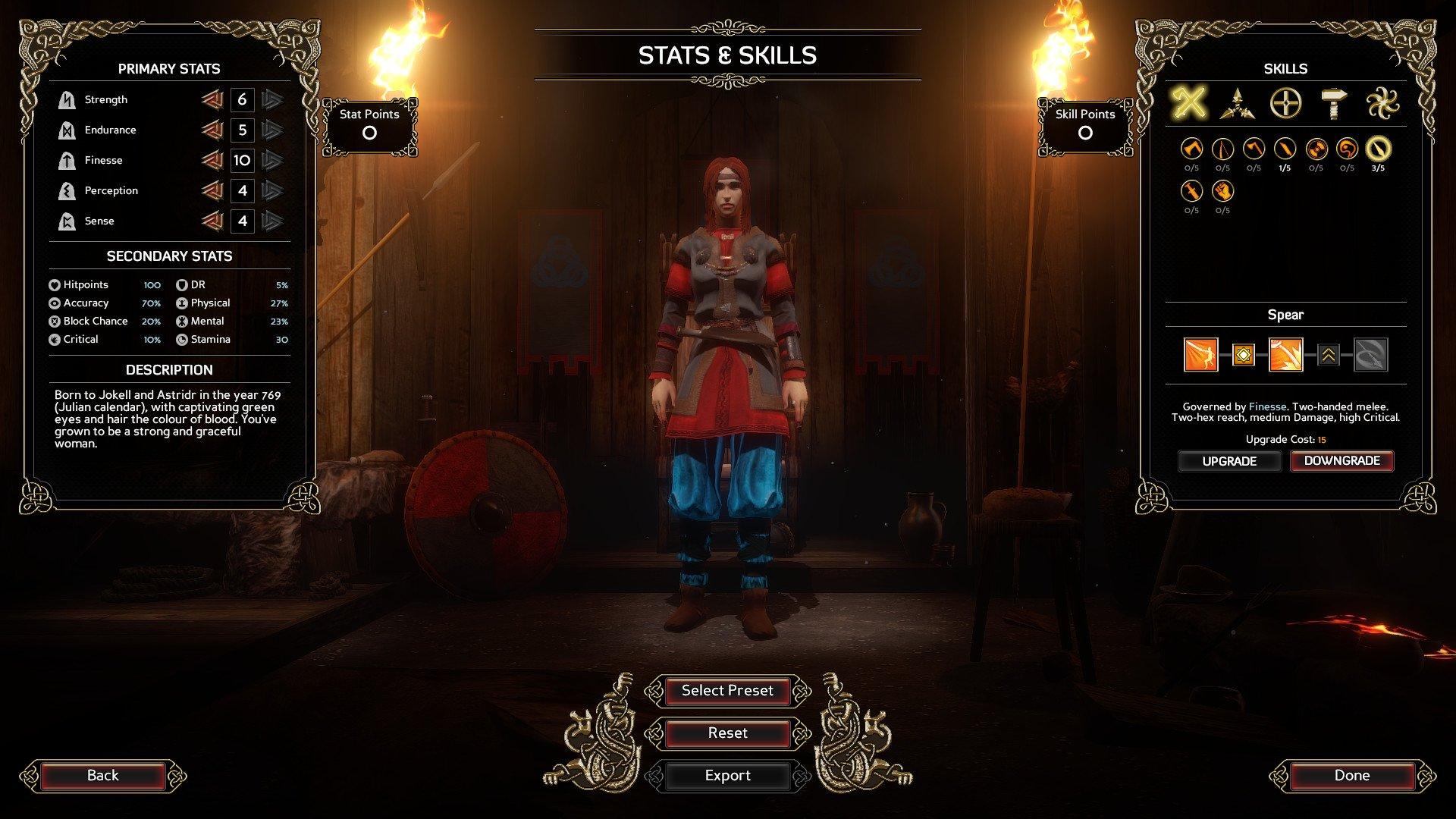
Task: Open the Select Preset option
Action: [726, 691]
